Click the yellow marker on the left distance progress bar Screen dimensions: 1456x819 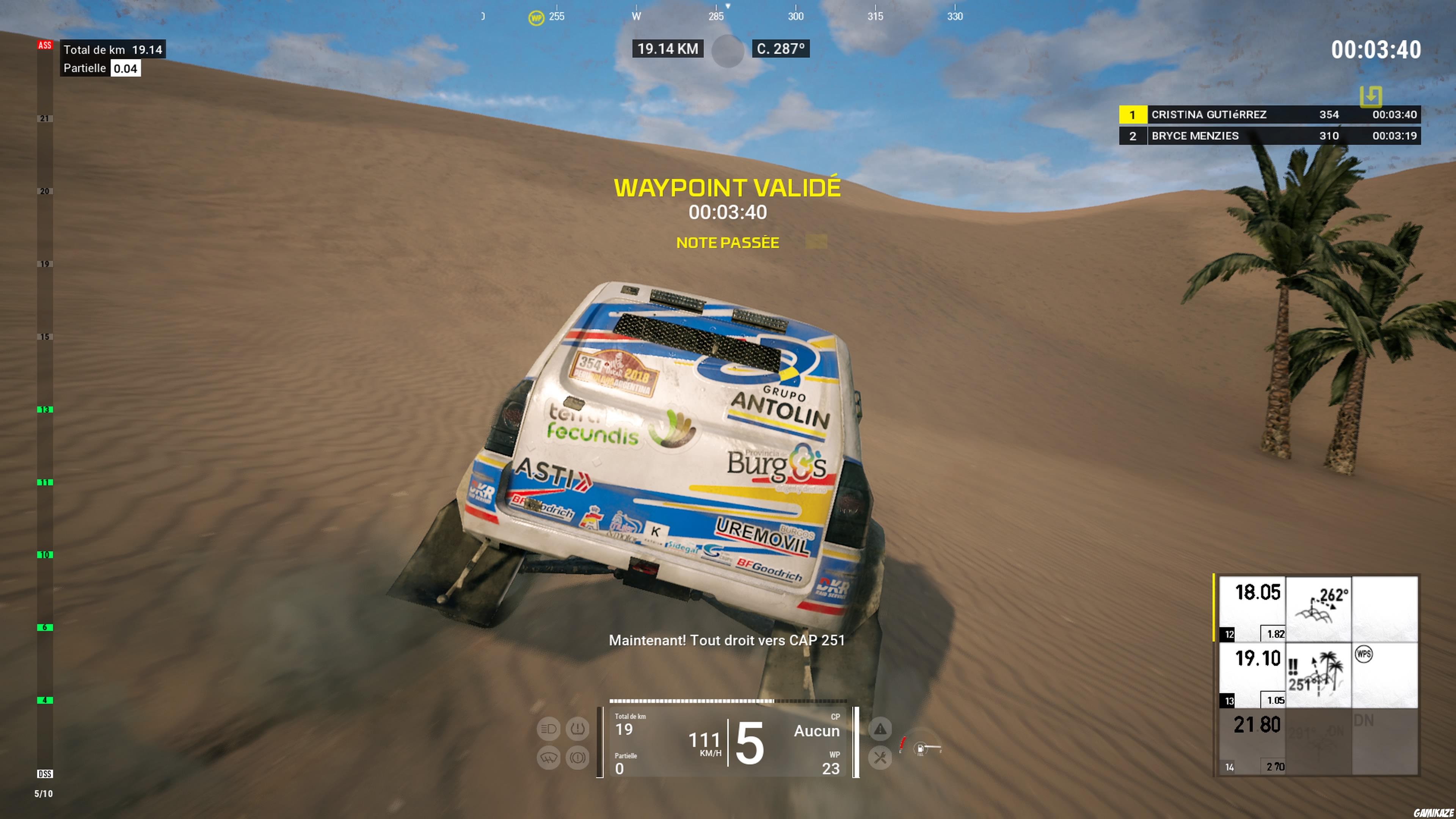coord(1214,607)
